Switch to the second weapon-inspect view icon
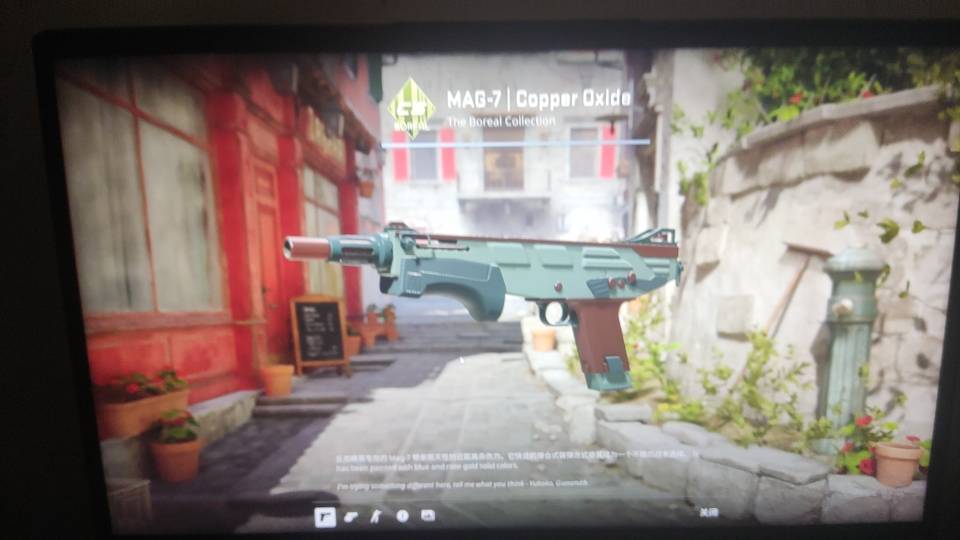The width and height of the screenshot is (960, 540). (351, 516)
